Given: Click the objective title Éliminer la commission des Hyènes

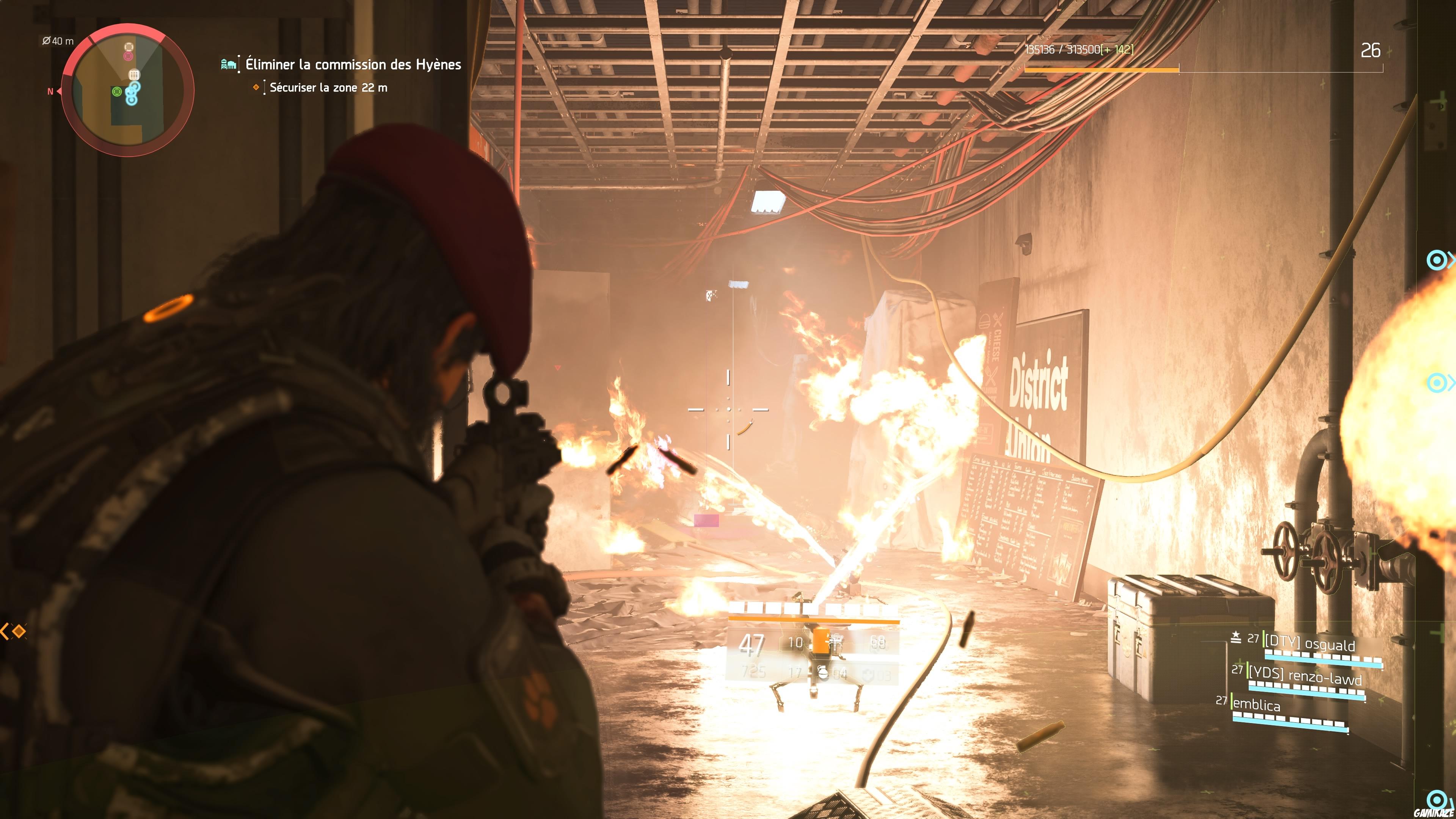Looking at the screenshot, I should [351, 64].
